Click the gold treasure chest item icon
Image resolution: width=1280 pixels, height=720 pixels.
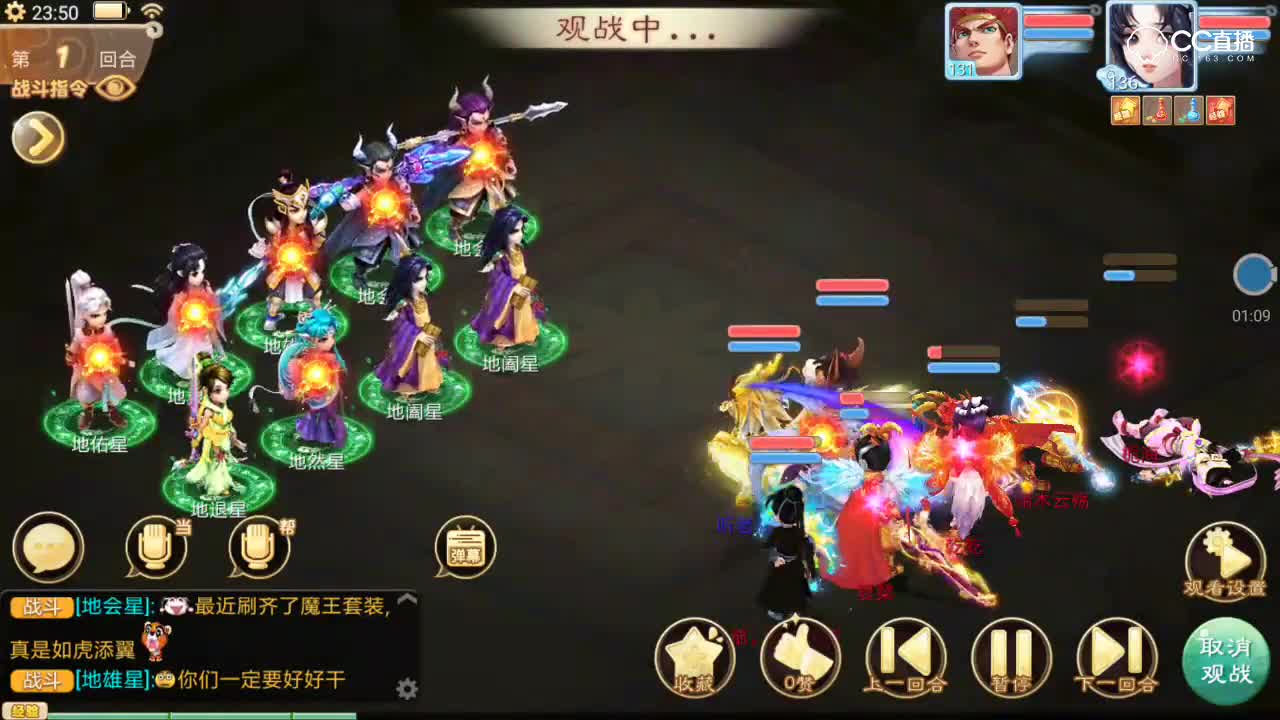[x=1125, y=110]
